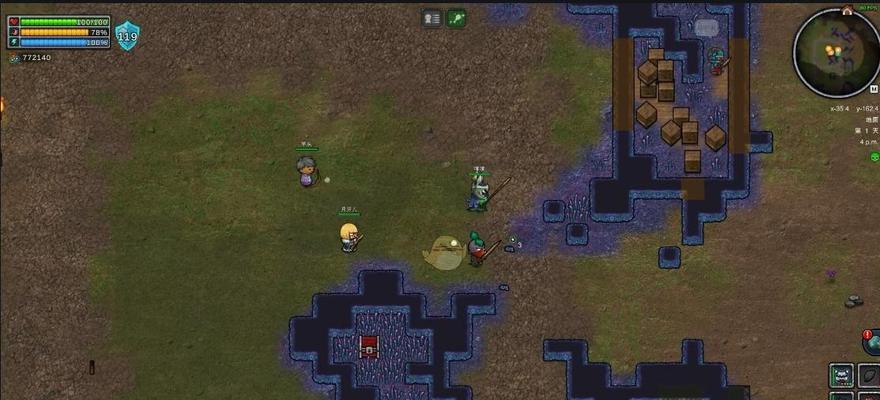Open the circular minimap
Screen dimensions: 880x400
(x=836, y=52)
